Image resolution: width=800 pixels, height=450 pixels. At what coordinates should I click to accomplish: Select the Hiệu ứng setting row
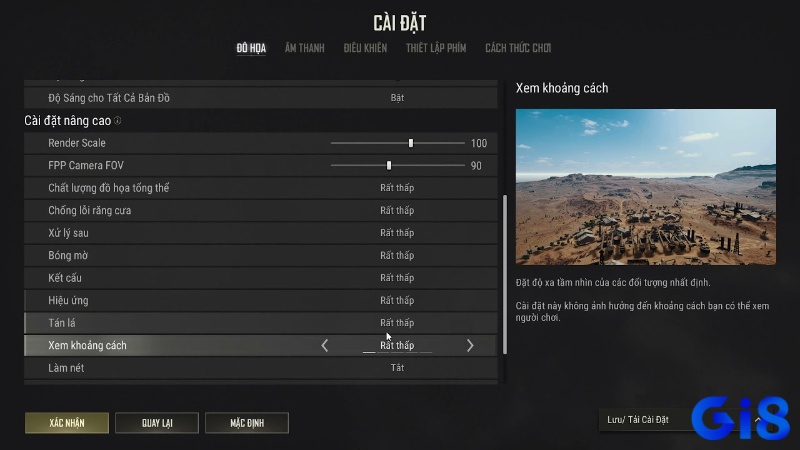point(260,300)
